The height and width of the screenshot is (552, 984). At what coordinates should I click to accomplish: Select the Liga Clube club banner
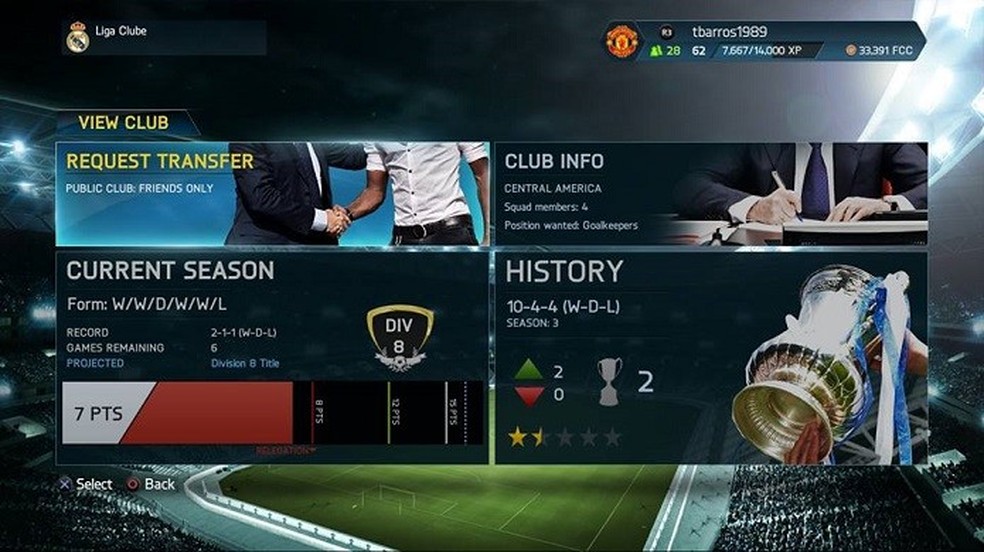click(165, 37)
